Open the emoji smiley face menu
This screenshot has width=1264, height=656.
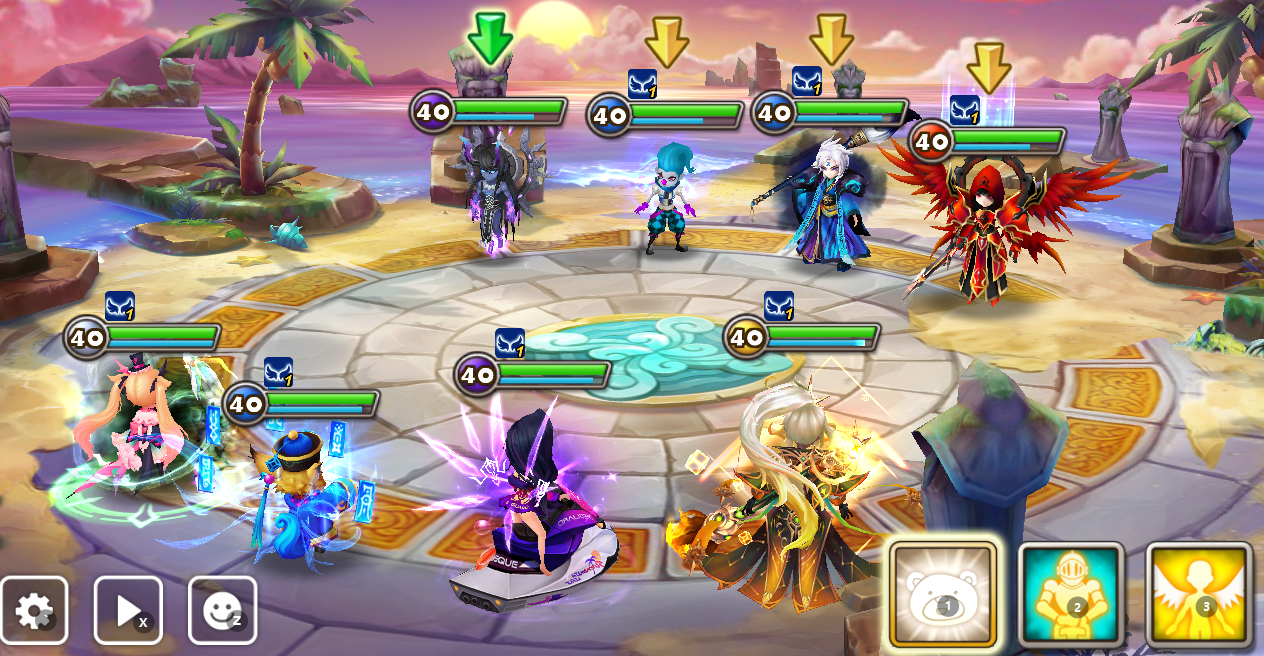pyautogui.click(x=222, y=610)
